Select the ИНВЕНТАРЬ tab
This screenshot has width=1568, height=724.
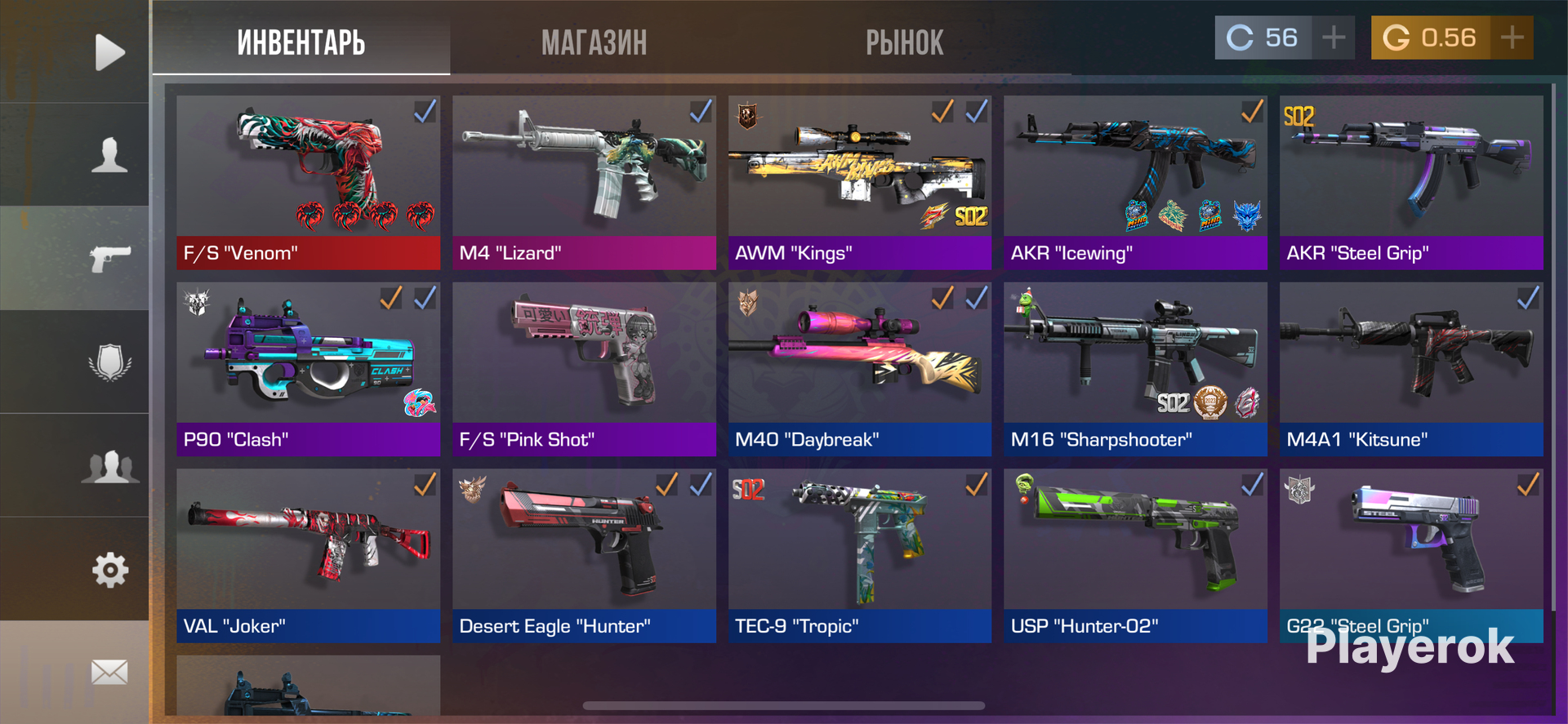pos(301,42)
